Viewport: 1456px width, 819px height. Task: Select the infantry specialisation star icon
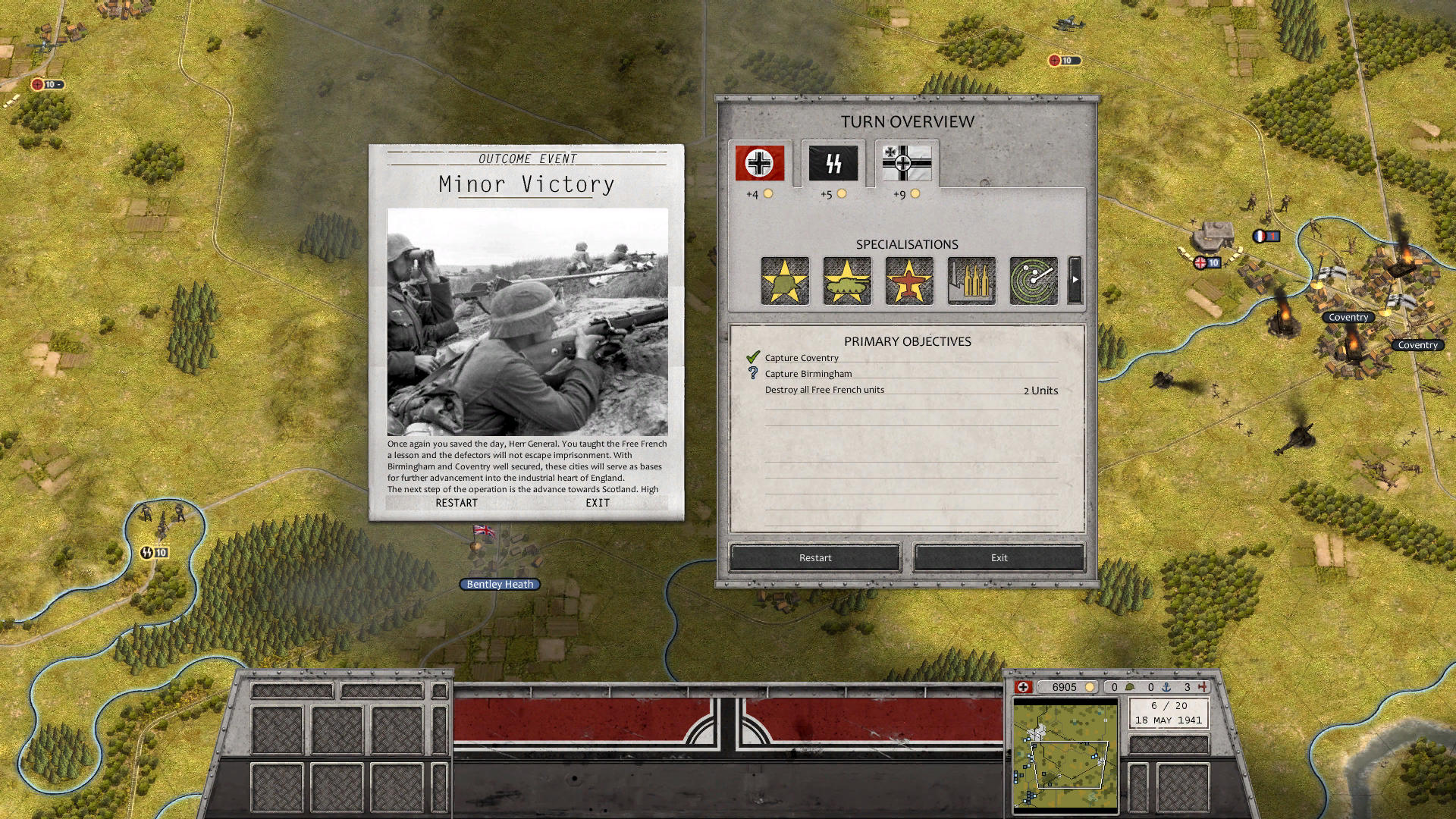point(785,281)
